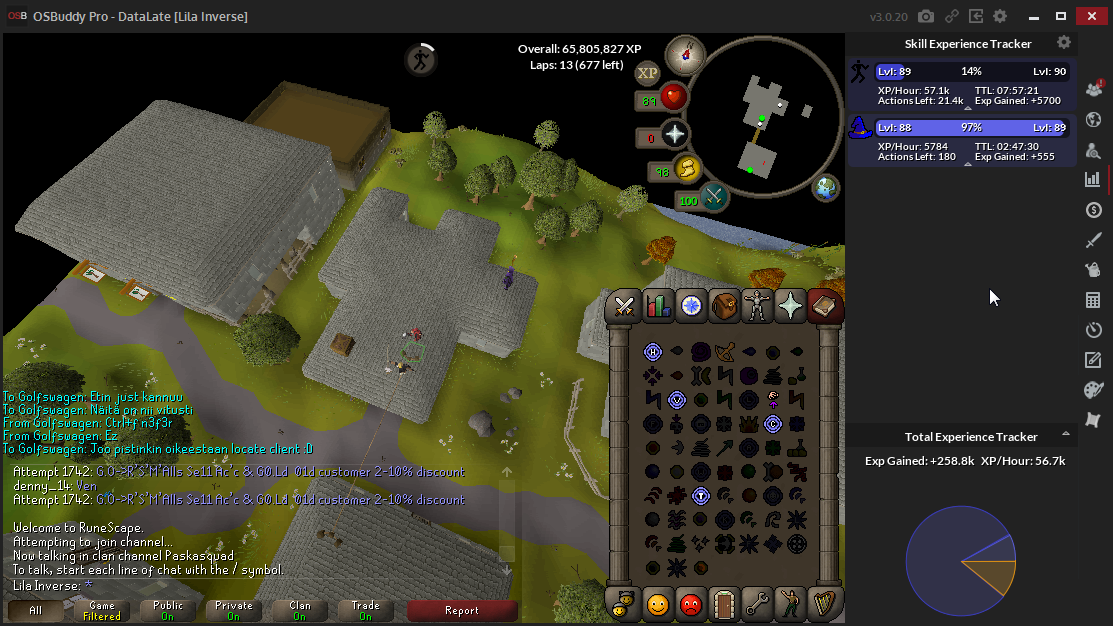Image resolution: width=1113 pixels, height=626 pixels.
Task: Switch to the Skills stats tab
Action: point(658,306)
